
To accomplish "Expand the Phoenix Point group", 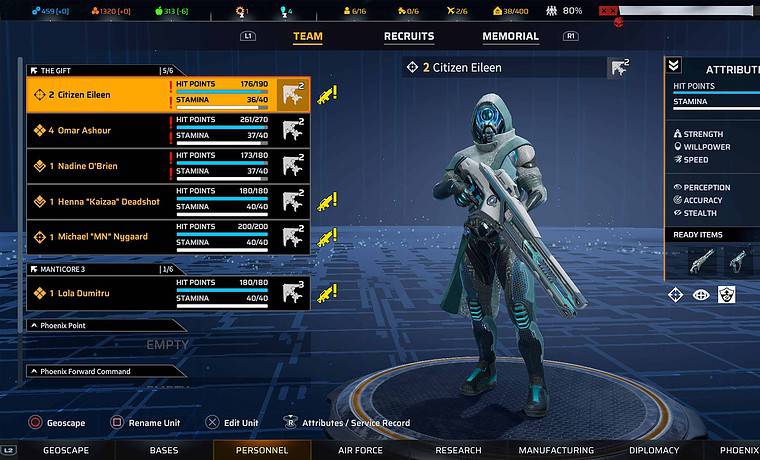I will pos(100,326).
